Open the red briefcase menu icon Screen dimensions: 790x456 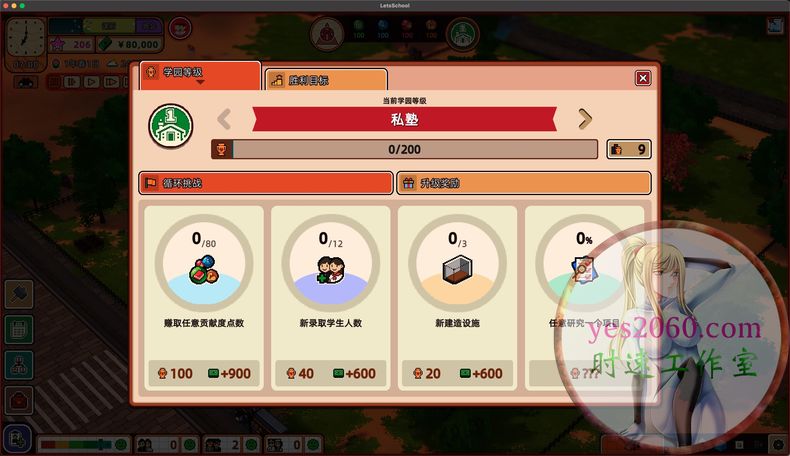click(x=19, y=401)
